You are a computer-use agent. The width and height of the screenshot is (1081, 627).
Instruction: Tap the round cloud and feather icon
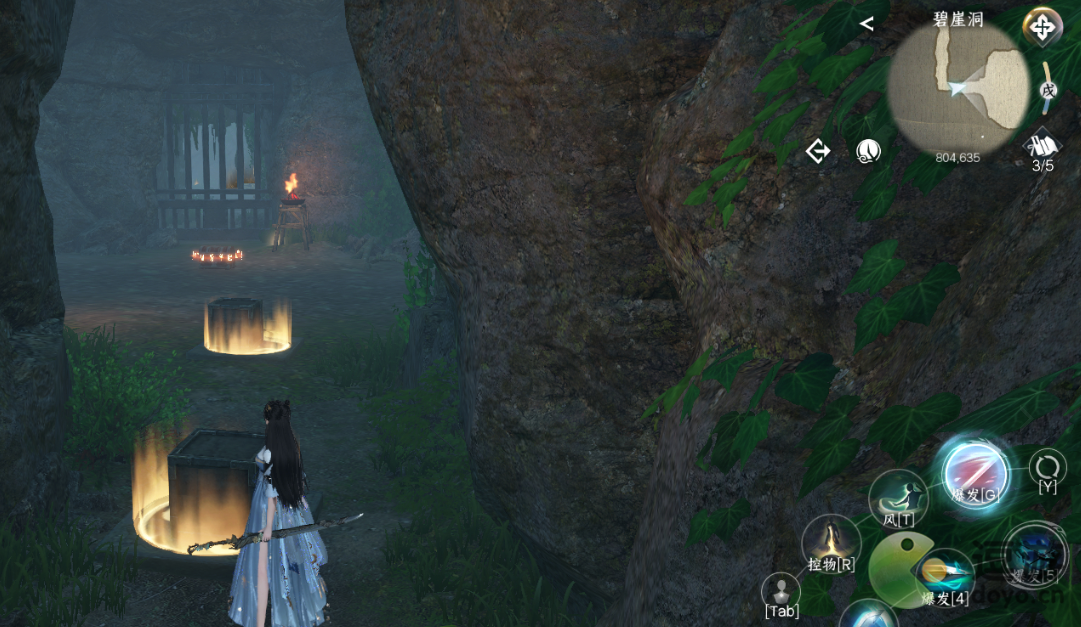pos(867,151)
